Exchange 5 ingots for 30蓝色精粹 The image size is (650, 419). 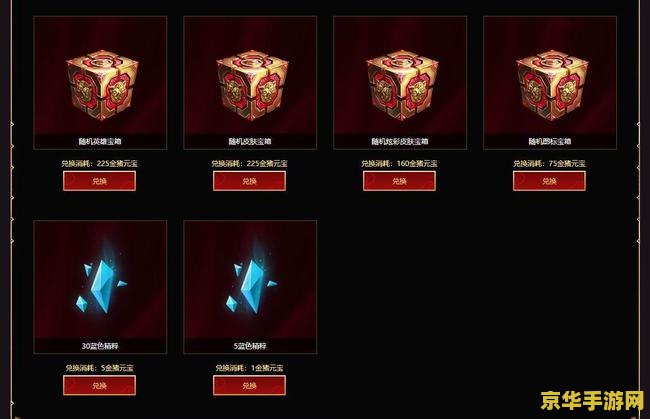pyautogui.click(x=99, y=385)
